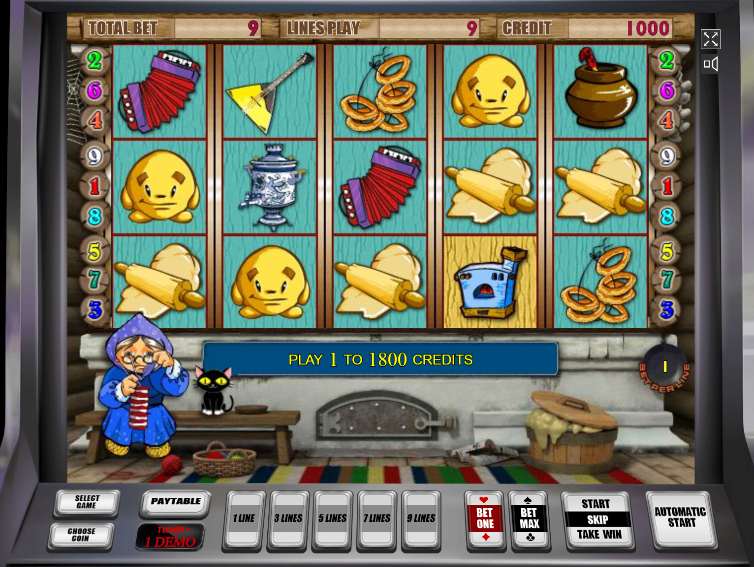This screenshot has height=567, width=754.
Task: Open the Paytable
Action: 176,502
